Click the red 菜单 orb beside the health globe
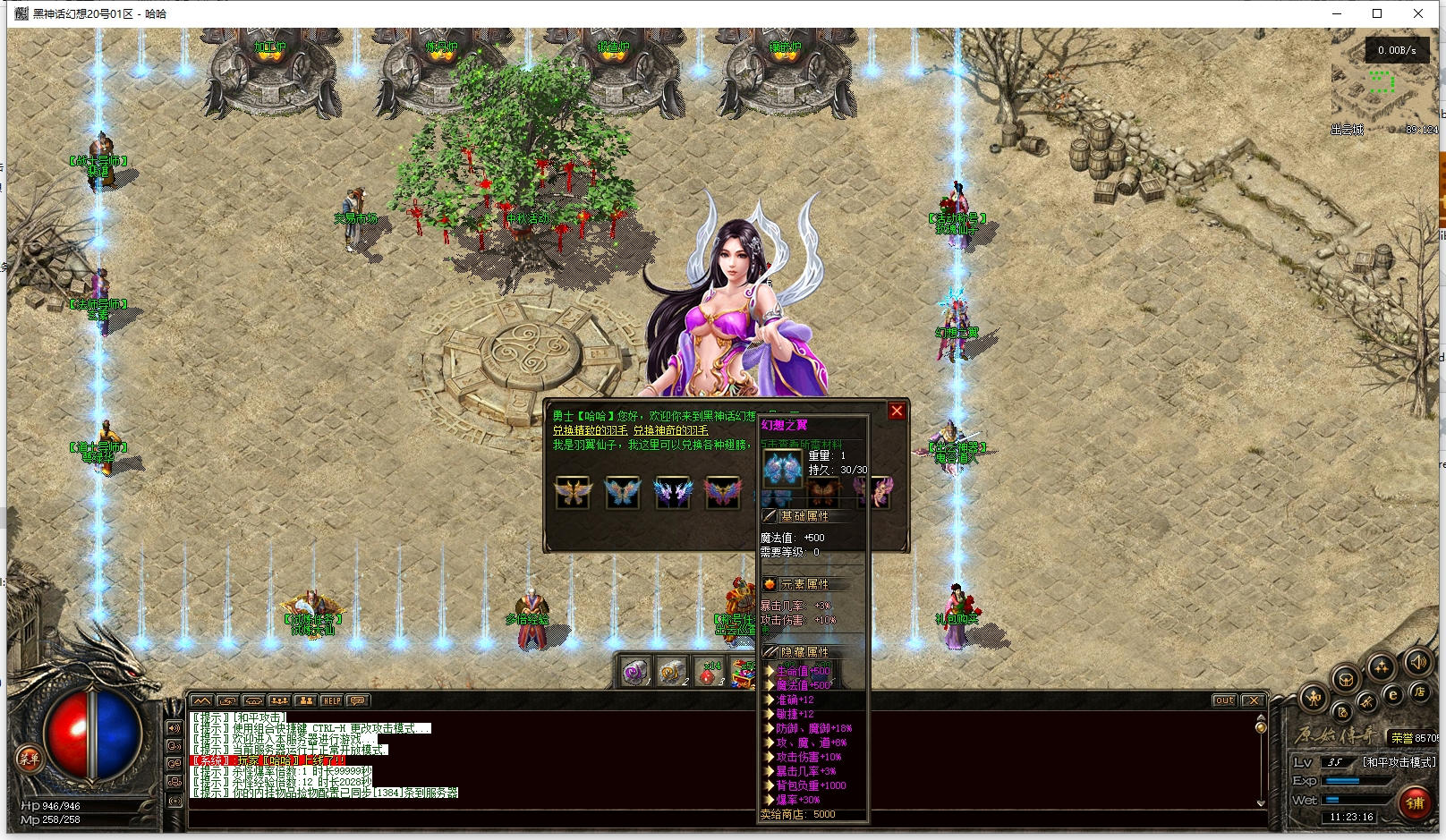Viewport: 1446px width, 840px height. [x=29, y=759]
